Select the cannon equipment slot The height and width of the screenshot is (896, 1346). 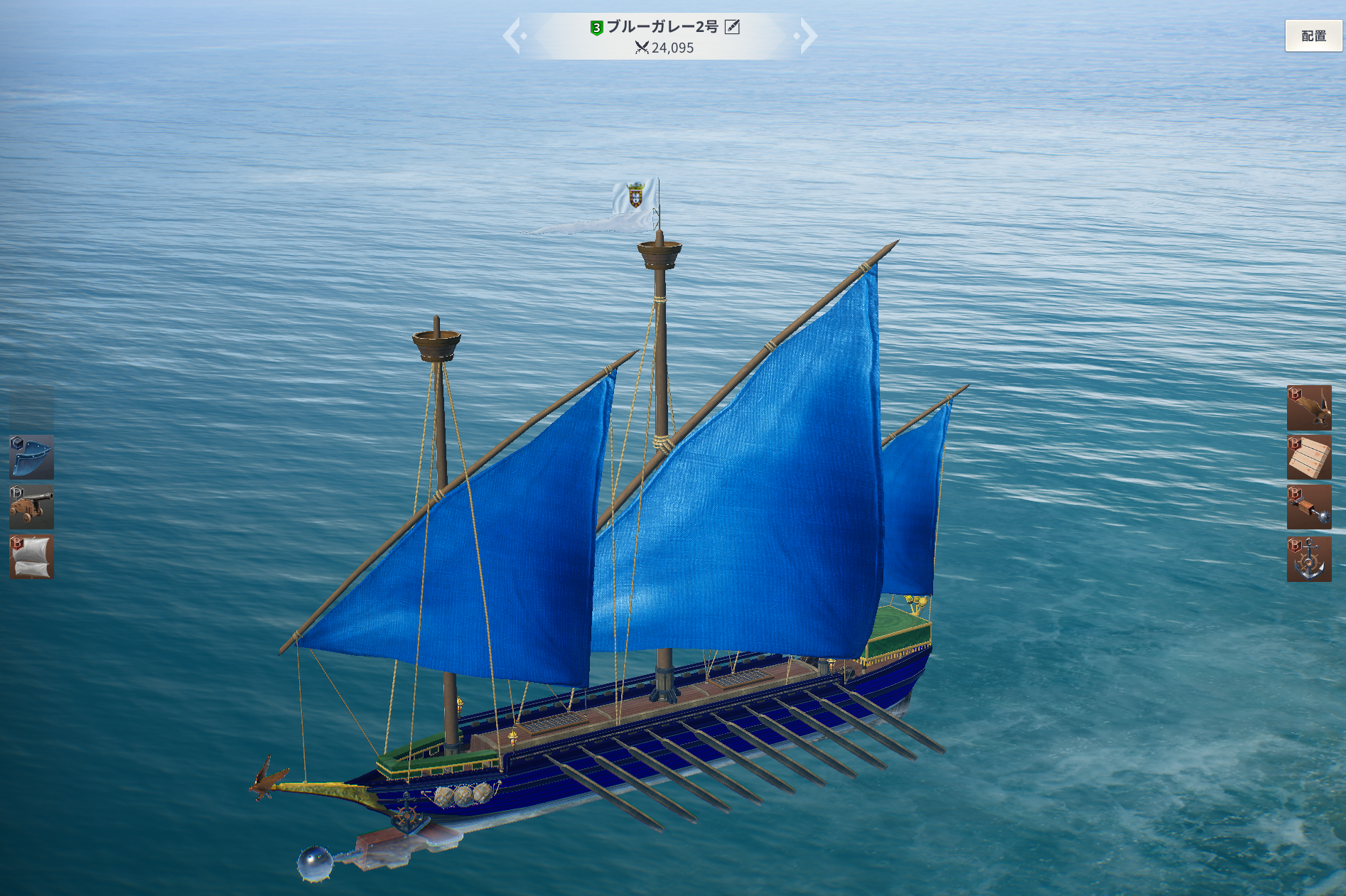(31, 507)
